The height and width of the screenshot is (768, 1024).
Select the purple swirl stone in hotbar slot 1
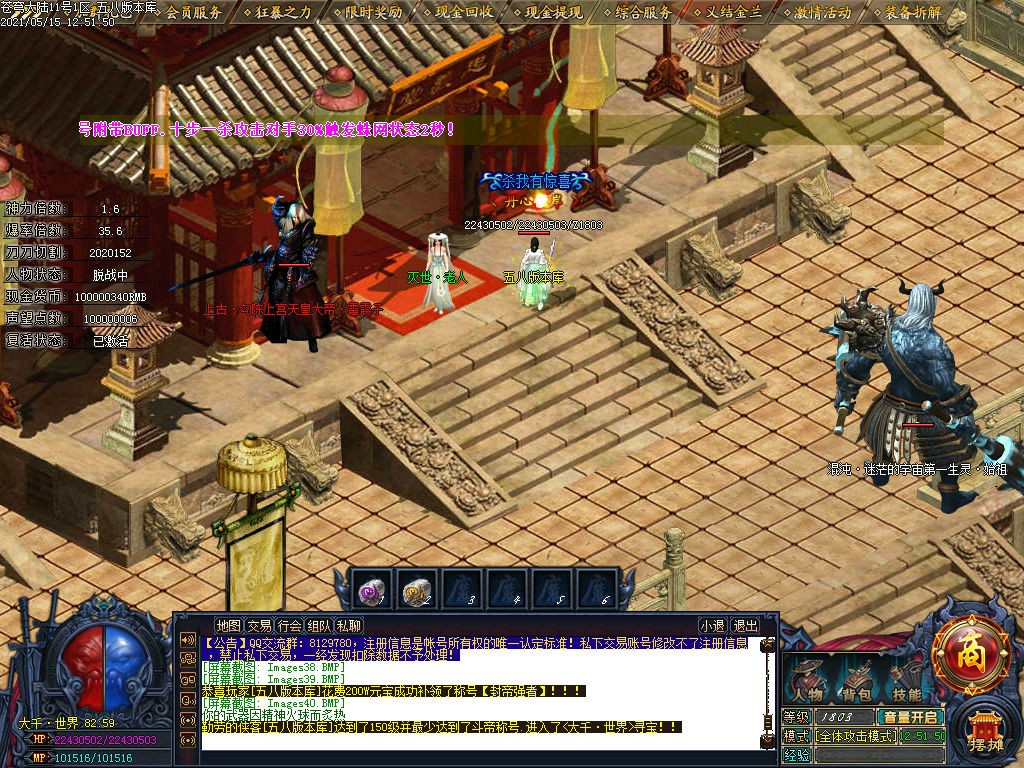(x=373, y=592)
